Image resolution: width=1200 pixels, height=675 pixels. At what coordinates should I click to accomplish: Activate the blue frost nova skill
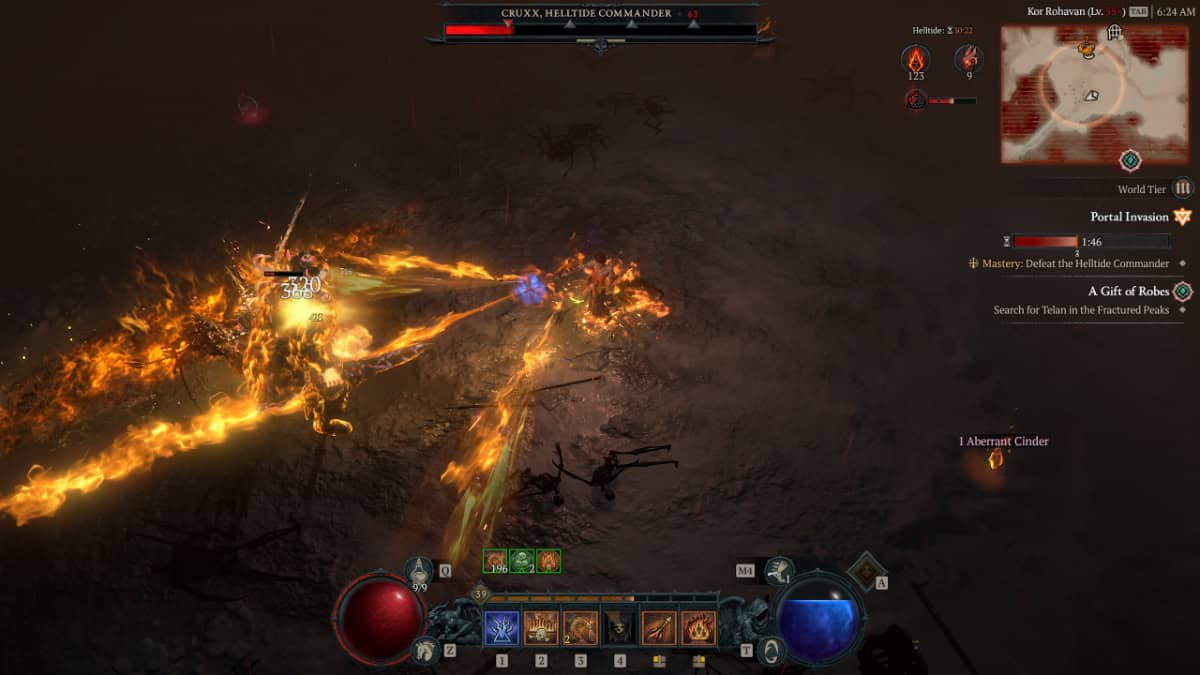[502, 628]
